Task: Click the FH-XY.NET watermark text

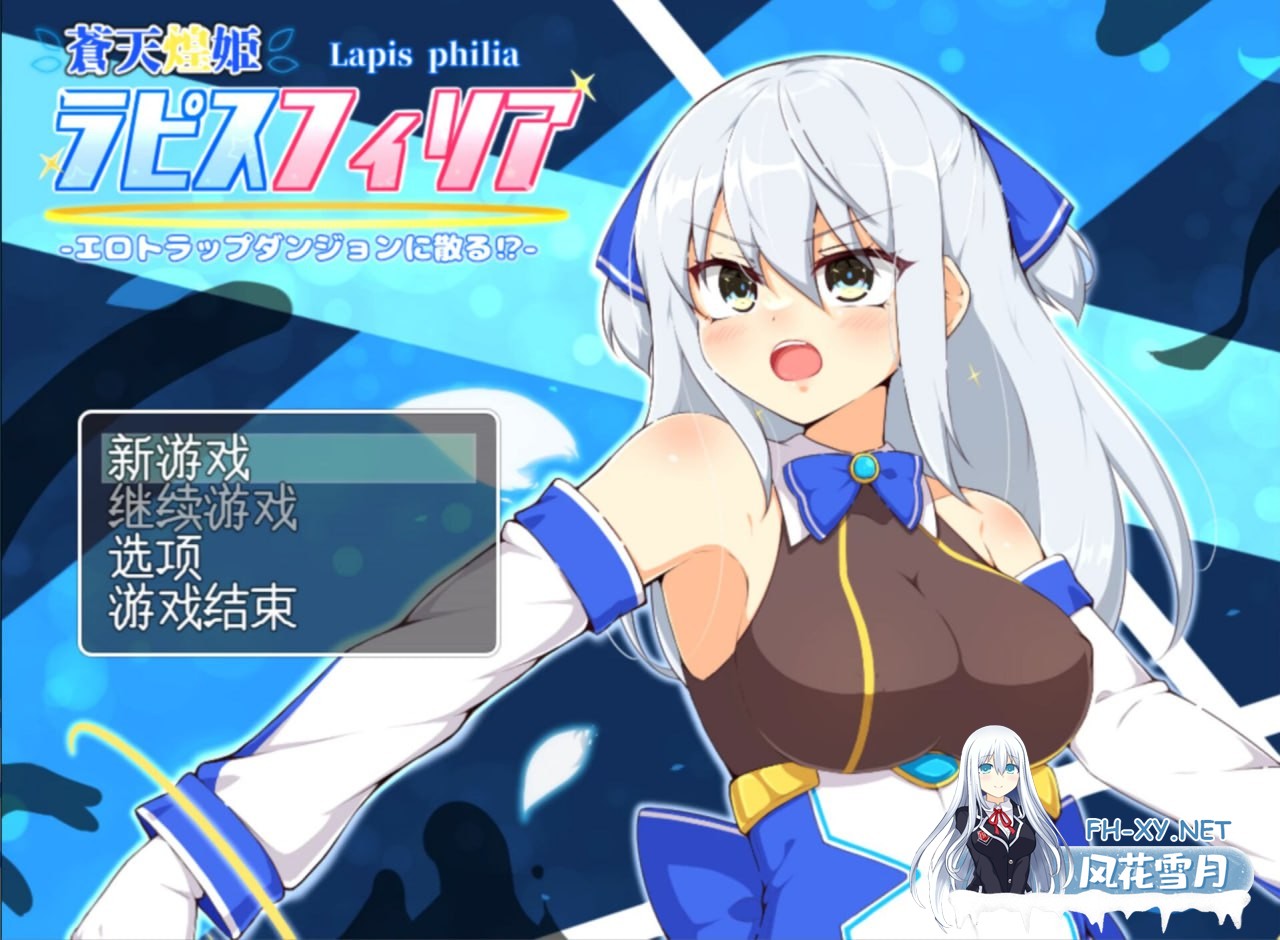Action: [1160, 832]
